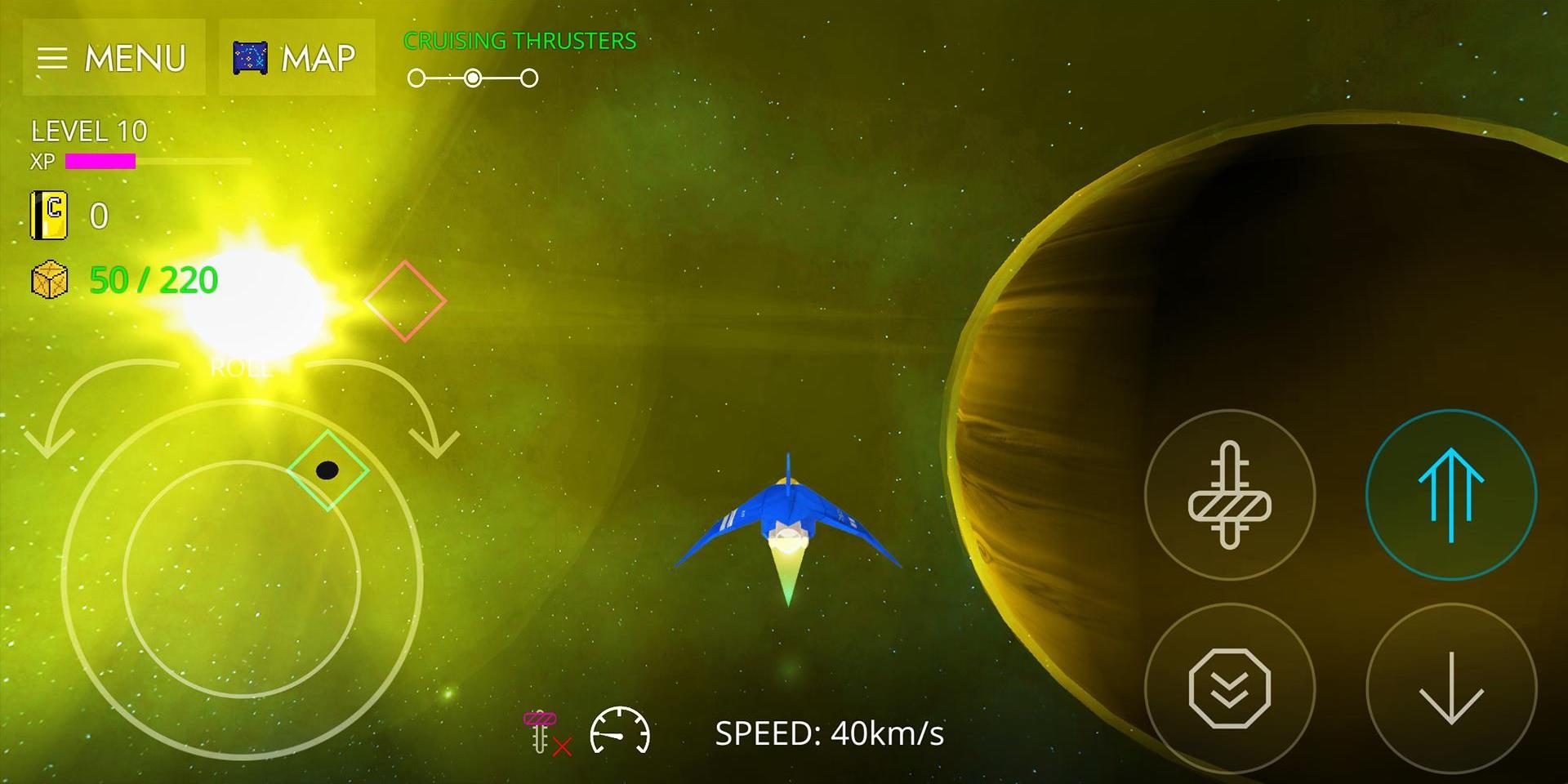Click the middle node of the thruster mode slider

[x=474, y=78]
